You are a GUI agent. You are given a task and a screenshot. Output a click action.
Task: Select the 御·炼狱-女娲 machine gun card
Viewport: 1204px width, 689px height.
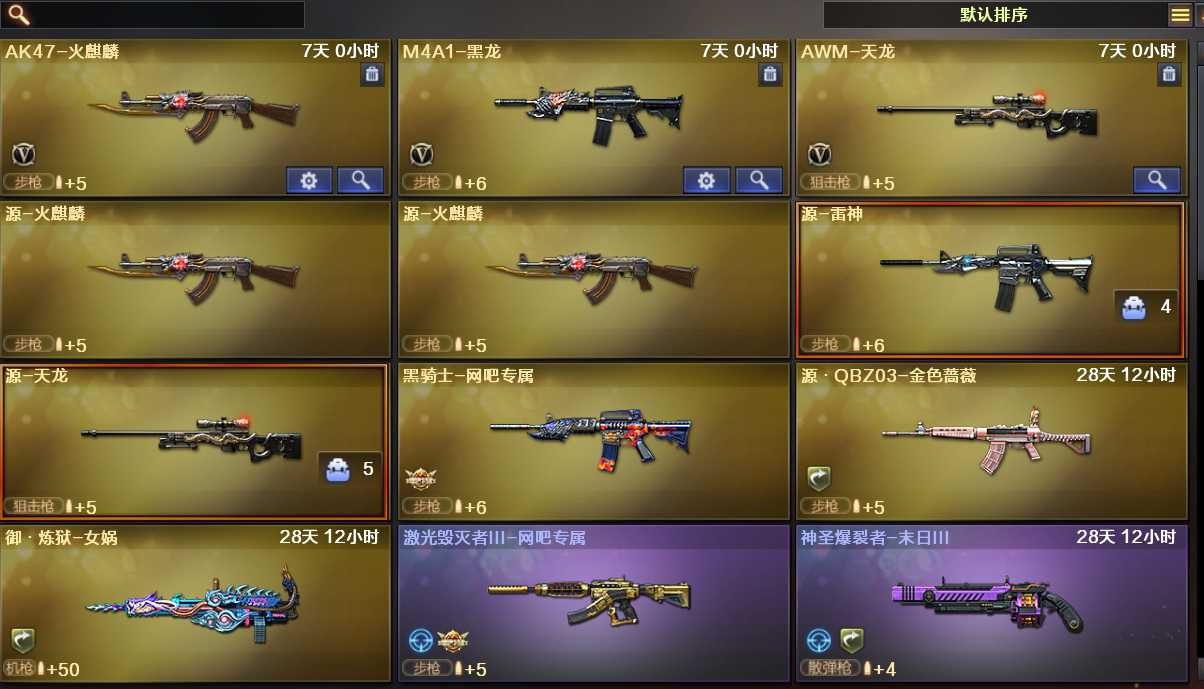[195, 603]
